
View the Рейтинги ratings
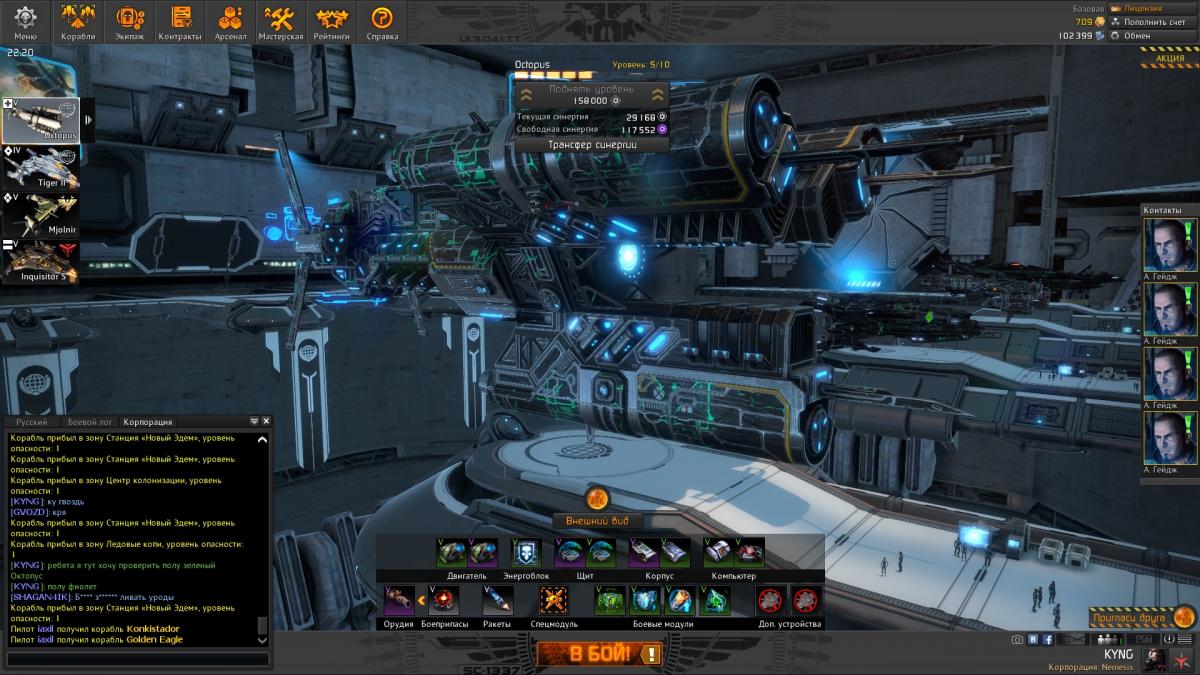pos(331,22)
